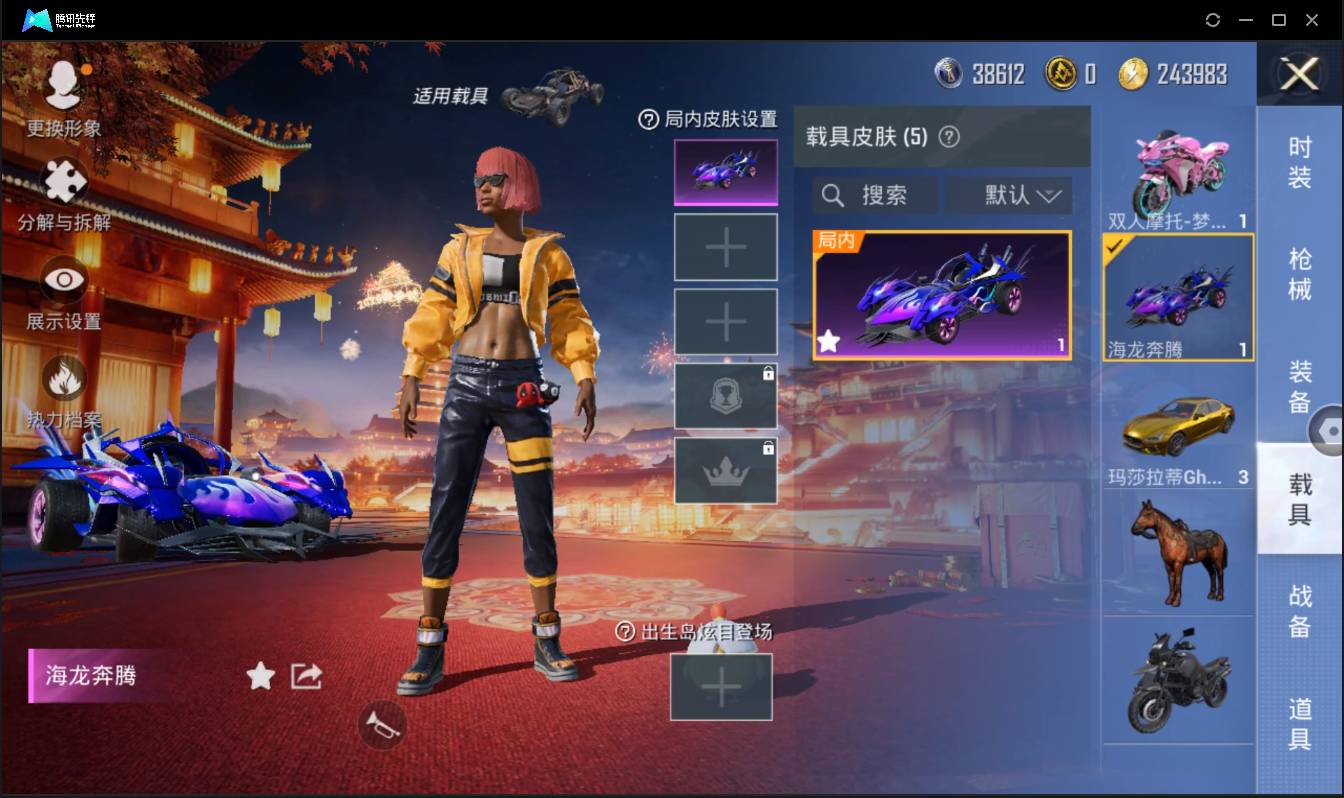Click the 搜索 search field
The height and width of the screenshot is (798, 1344).
click(885, 195)
